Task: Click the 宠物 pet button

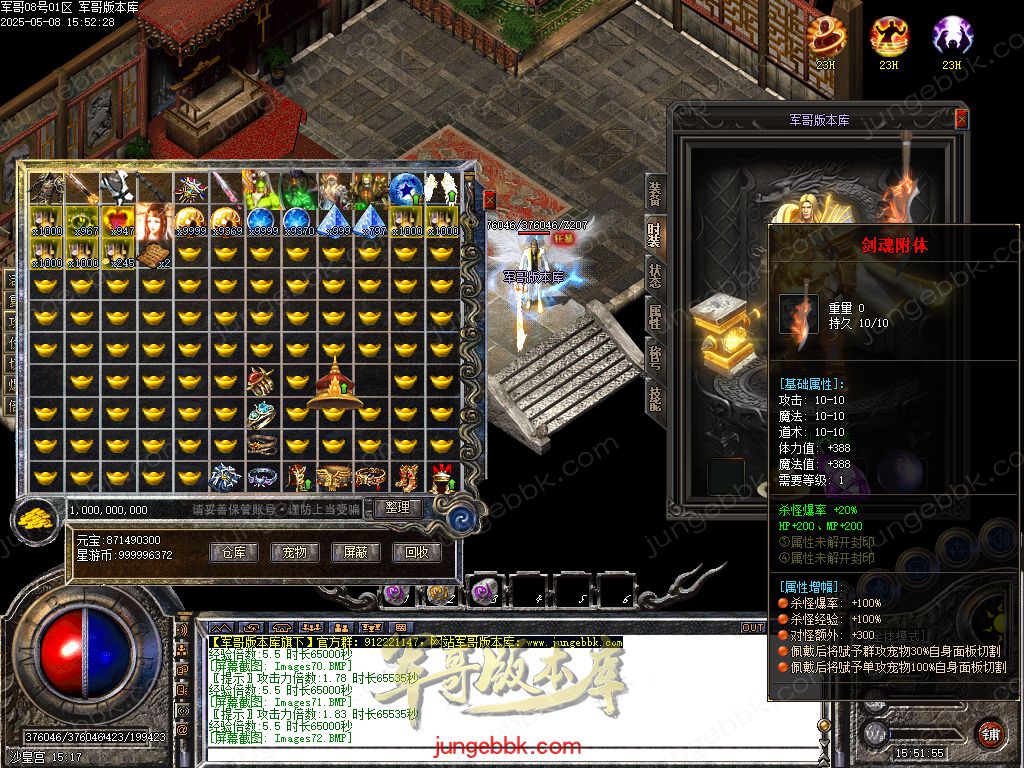Action: tap(294, 552)
